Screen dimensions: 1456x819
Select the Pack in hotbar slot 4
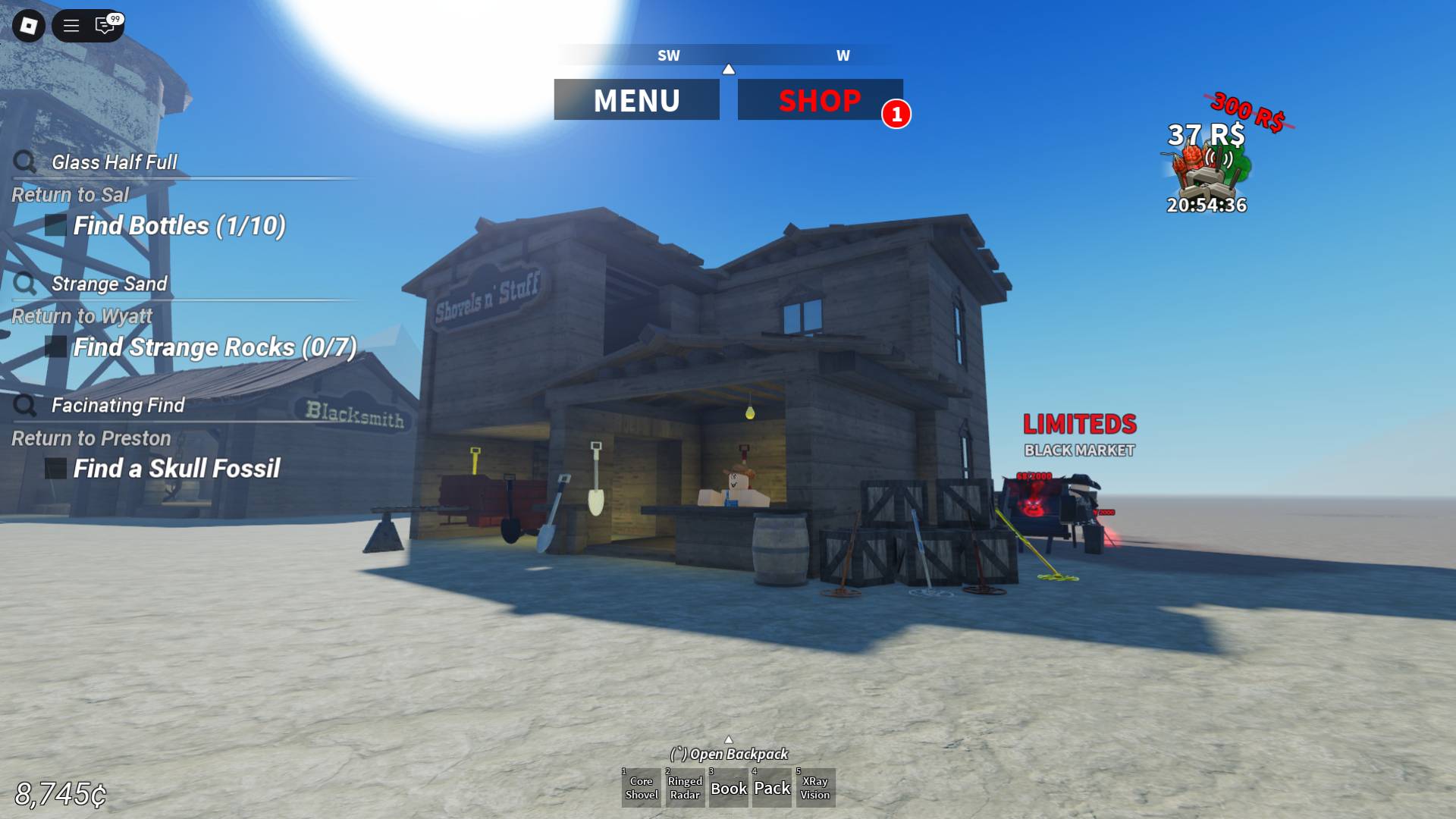pyautogui.click(x=771, y=788)
